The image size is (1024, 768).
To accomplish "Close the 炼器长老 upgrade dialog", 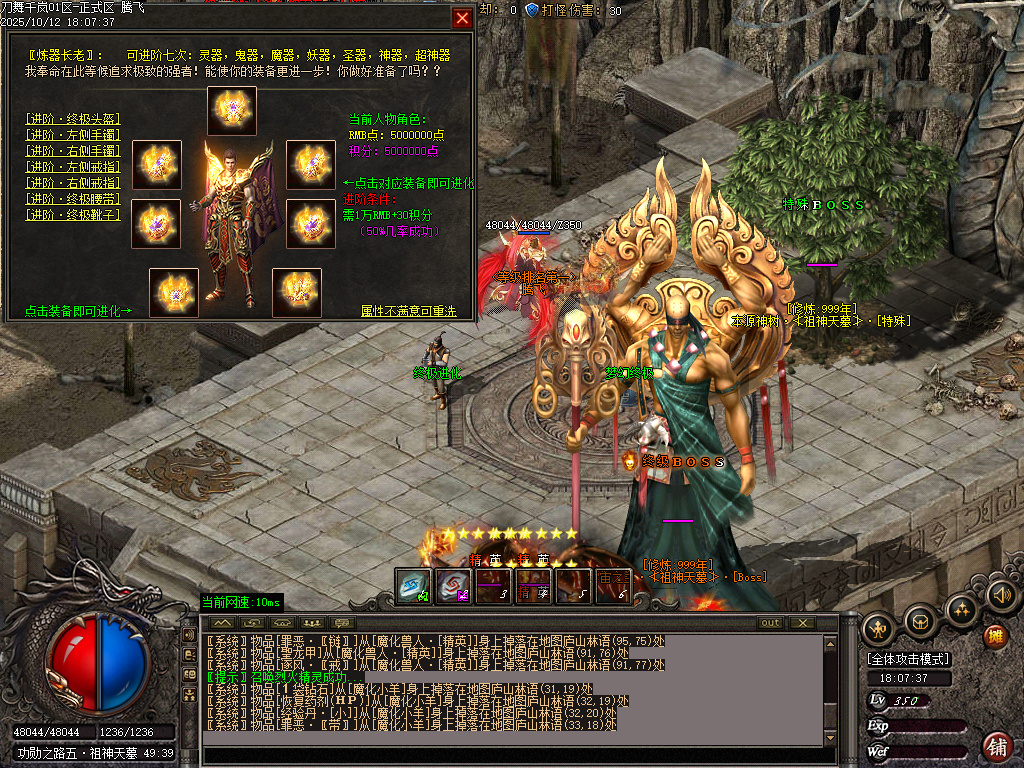I will pos(462,18).
